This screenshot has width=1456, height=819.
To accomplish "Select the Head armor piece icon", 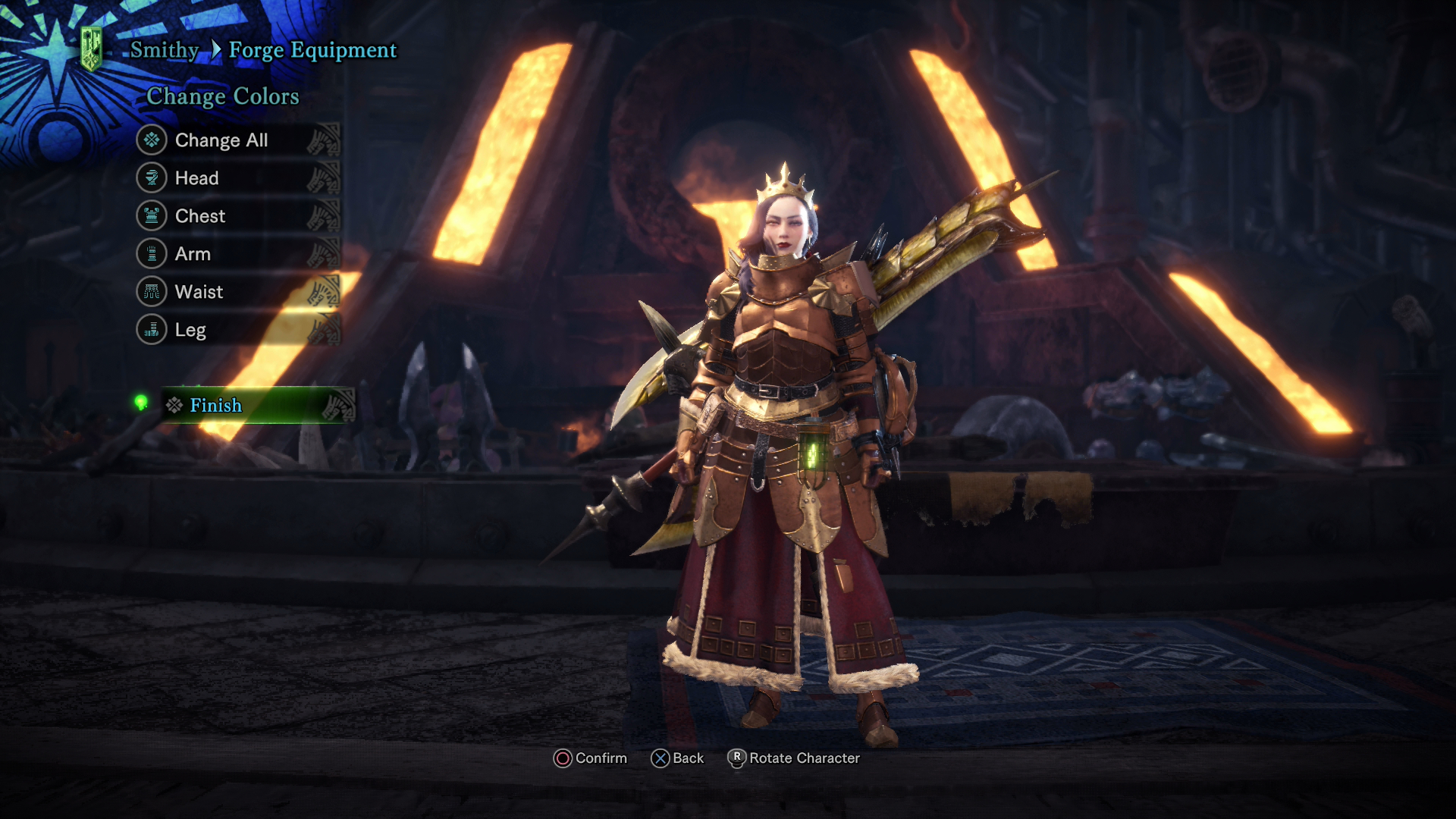I will [151, 177].
